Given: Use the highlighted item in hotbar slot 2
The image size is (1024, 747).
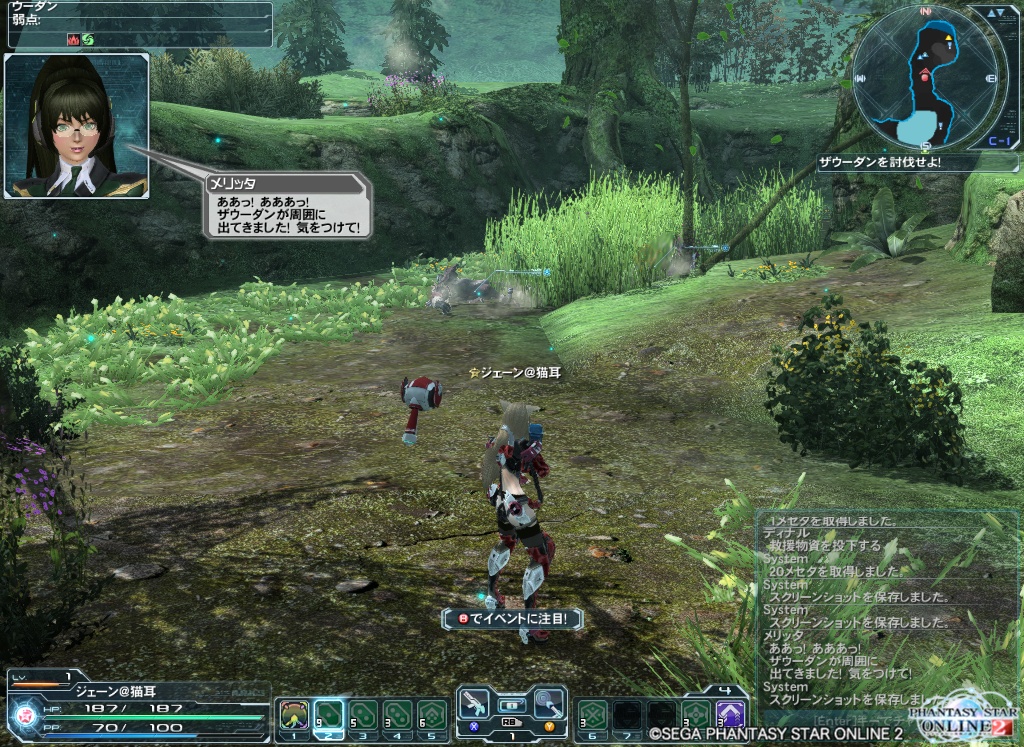Looking at the screenshot, I should click(328, 715).
